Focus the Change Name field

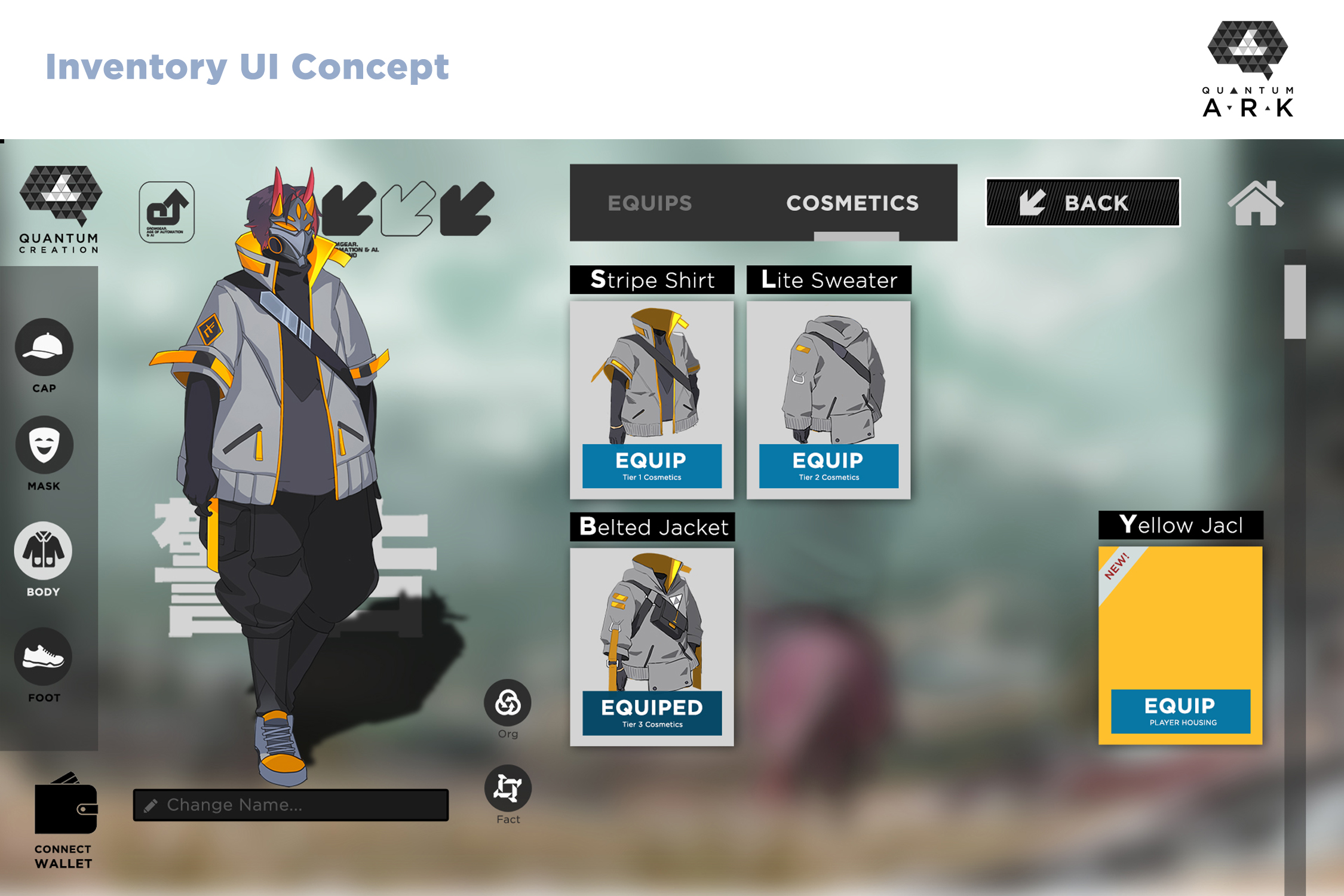click(291, 805)
